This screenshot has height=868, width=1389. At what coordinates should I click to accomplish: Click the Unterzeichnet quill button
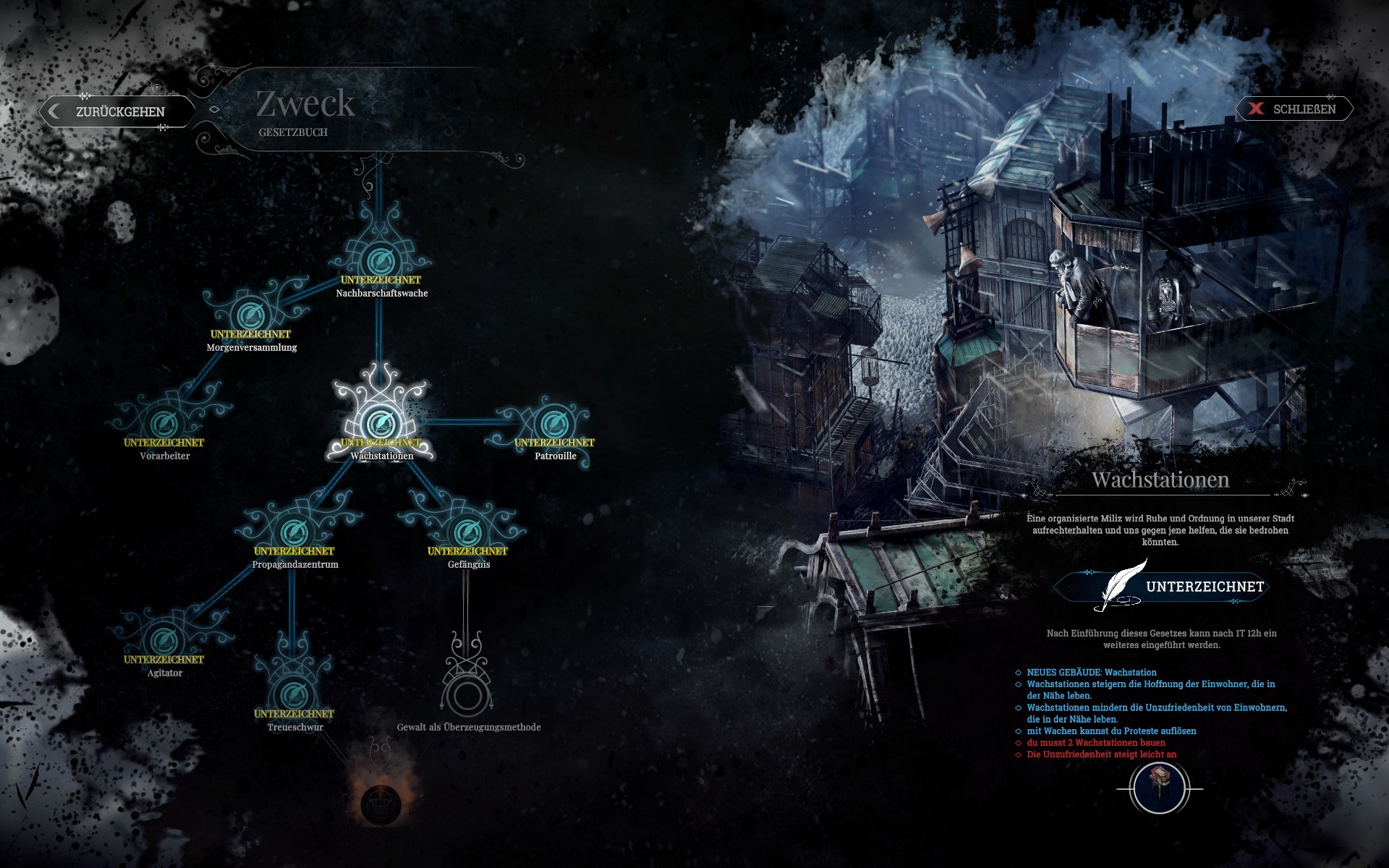[1162, 587]
